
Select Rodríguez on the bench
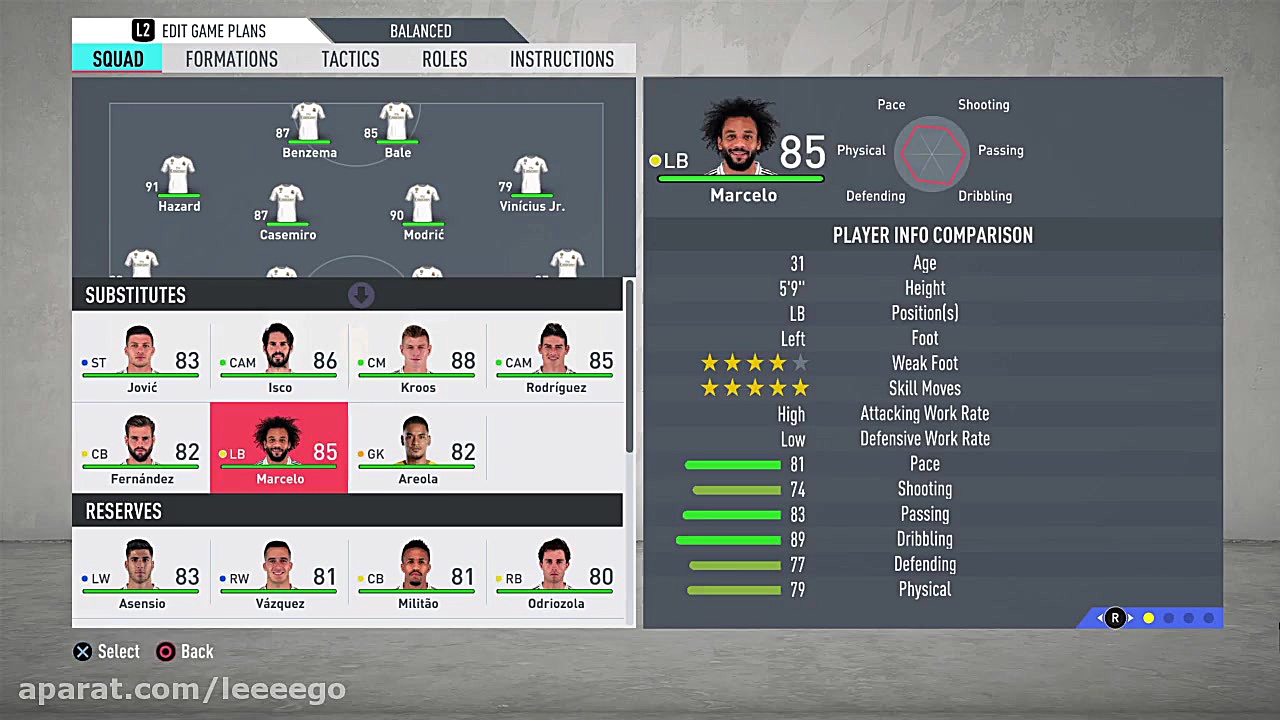555,357
